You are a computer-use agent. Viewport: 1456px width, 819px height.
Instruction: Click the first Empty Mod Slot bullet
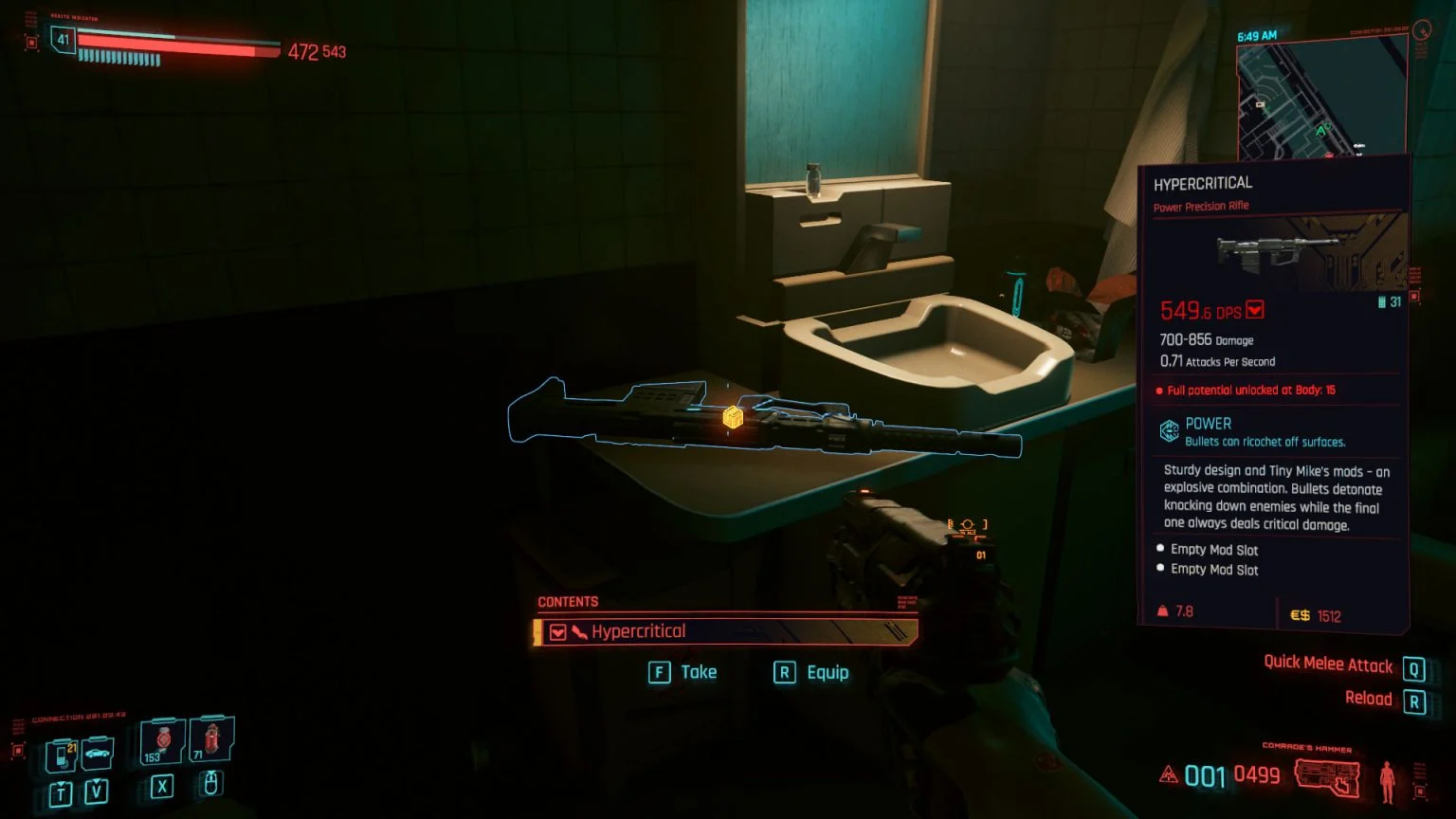1160,548
